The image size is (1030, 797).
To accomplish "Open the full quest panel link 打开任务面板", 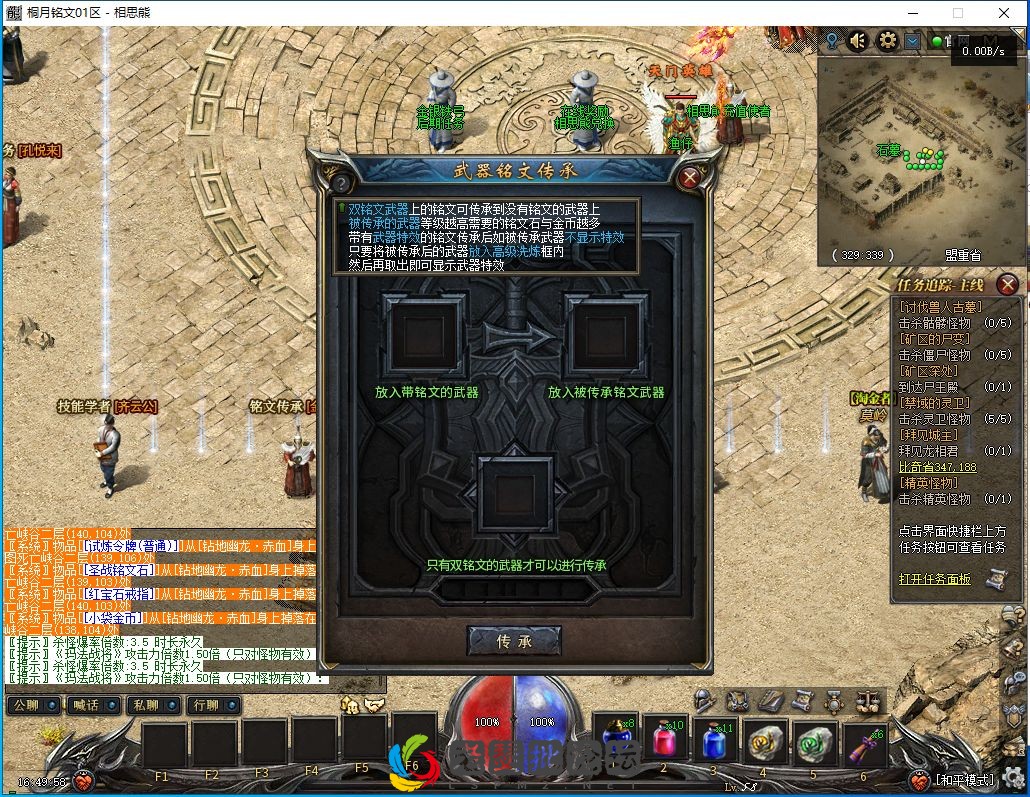I will pyautogui.click(x=935, y=578).
